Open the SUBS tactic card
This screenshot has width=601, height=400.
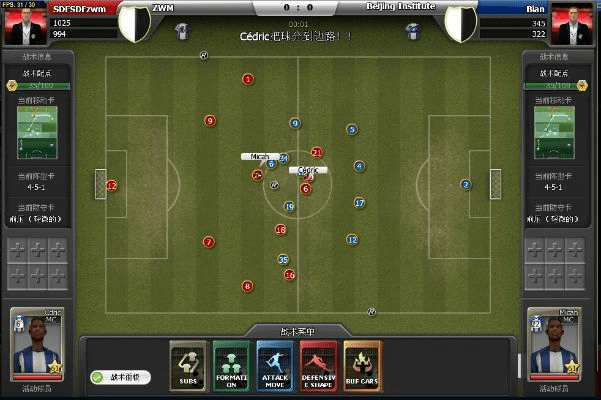(x=188, y=365)
